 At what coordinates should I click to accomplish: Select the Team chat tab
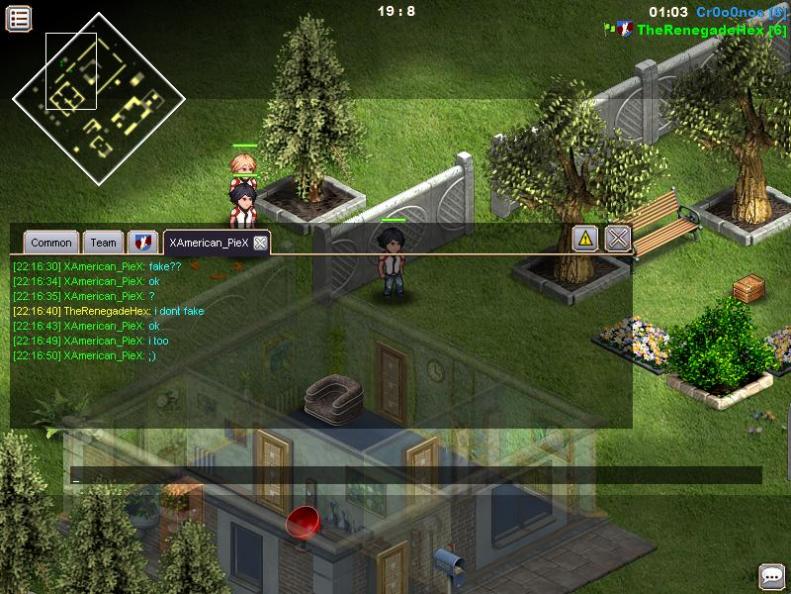[x=103, y=242]
